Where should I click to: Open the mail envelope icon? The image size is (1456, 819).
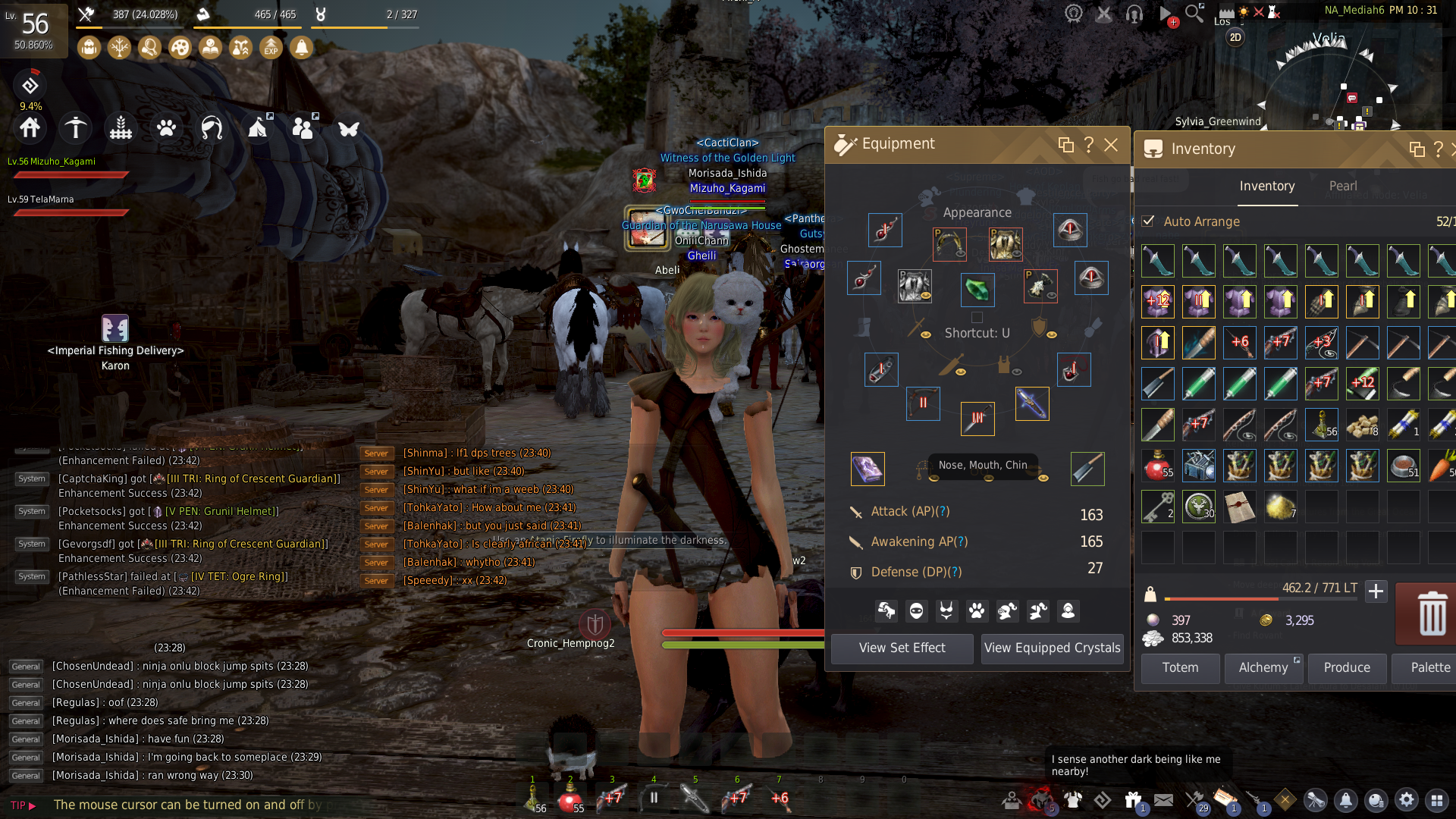tap(1163, 800)
